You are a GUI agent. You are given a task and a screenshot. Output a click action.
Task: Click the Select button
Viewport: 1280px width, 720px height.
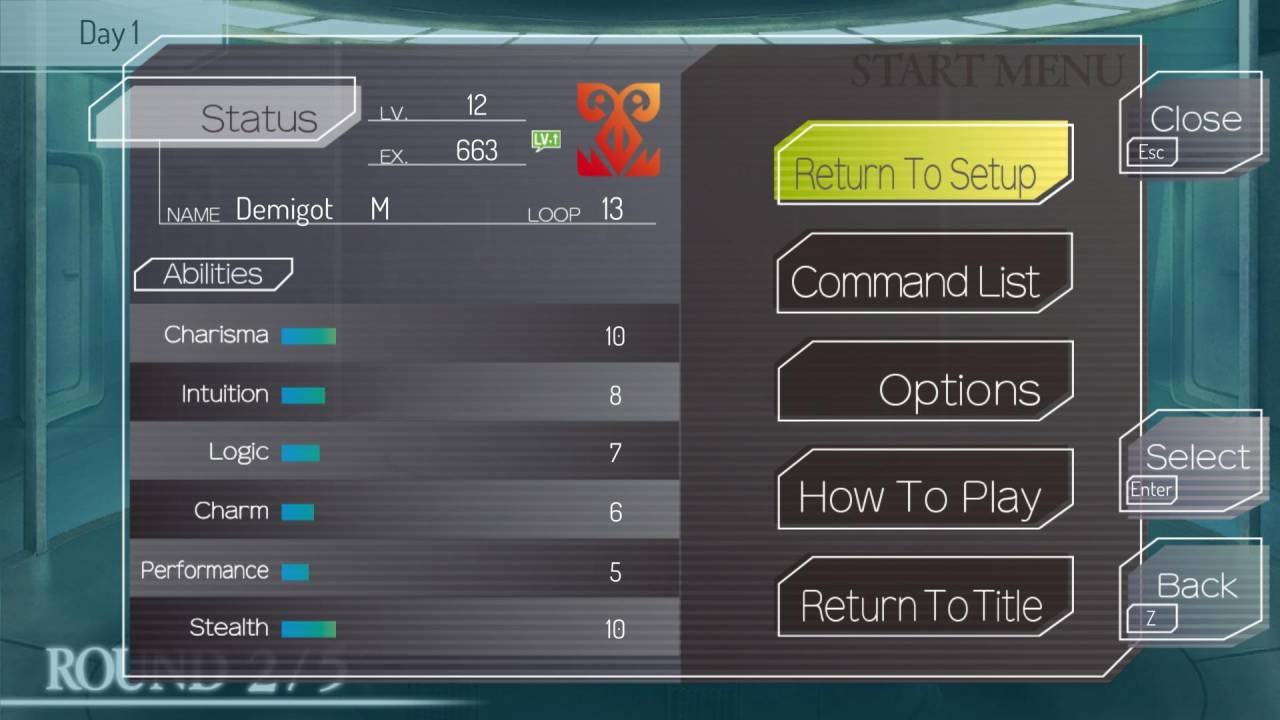pos(1191,464)
